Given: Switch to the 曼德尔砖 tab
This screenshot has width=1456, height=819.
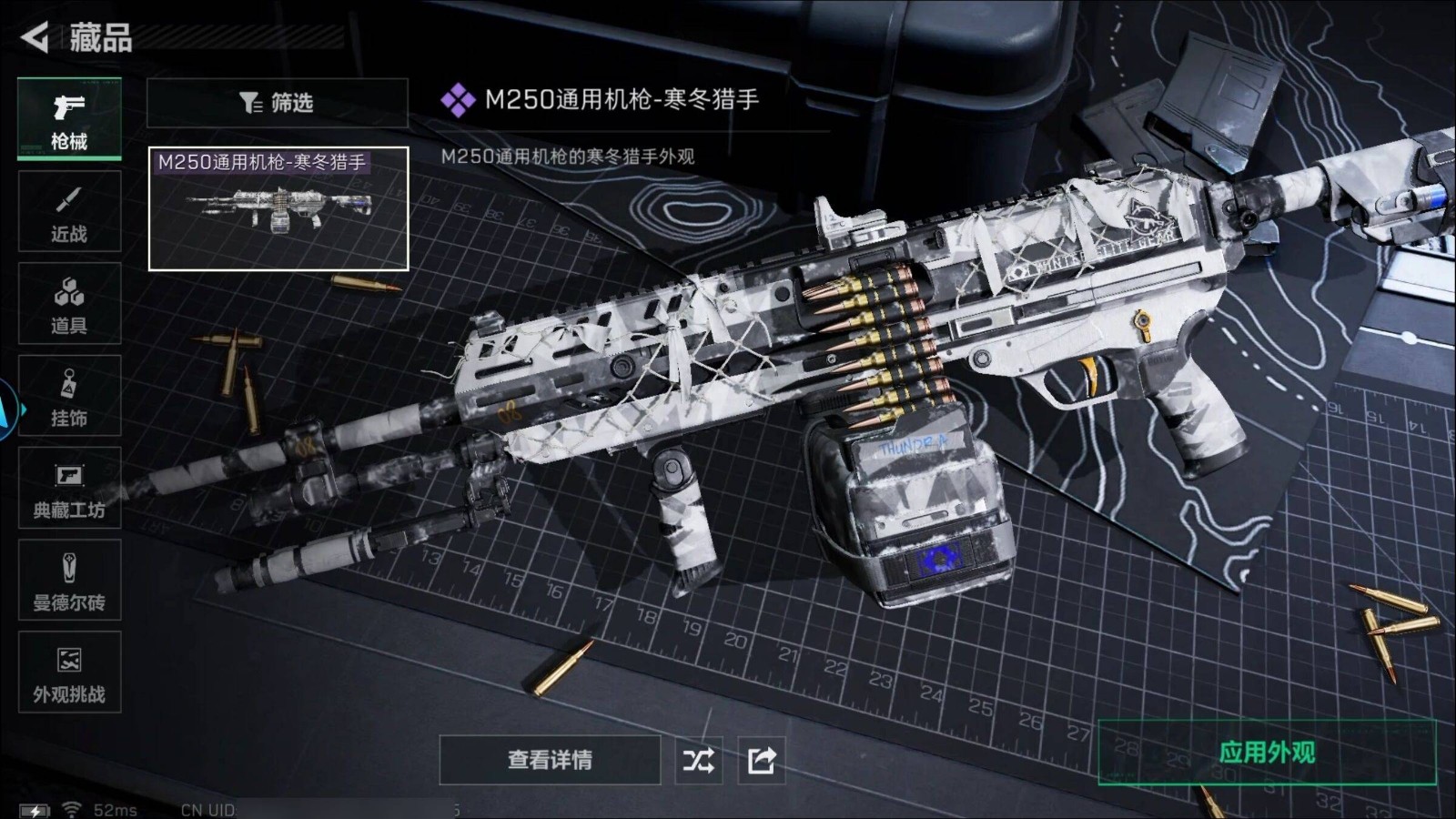Looking at the screenshot, I should pos(69,580).
